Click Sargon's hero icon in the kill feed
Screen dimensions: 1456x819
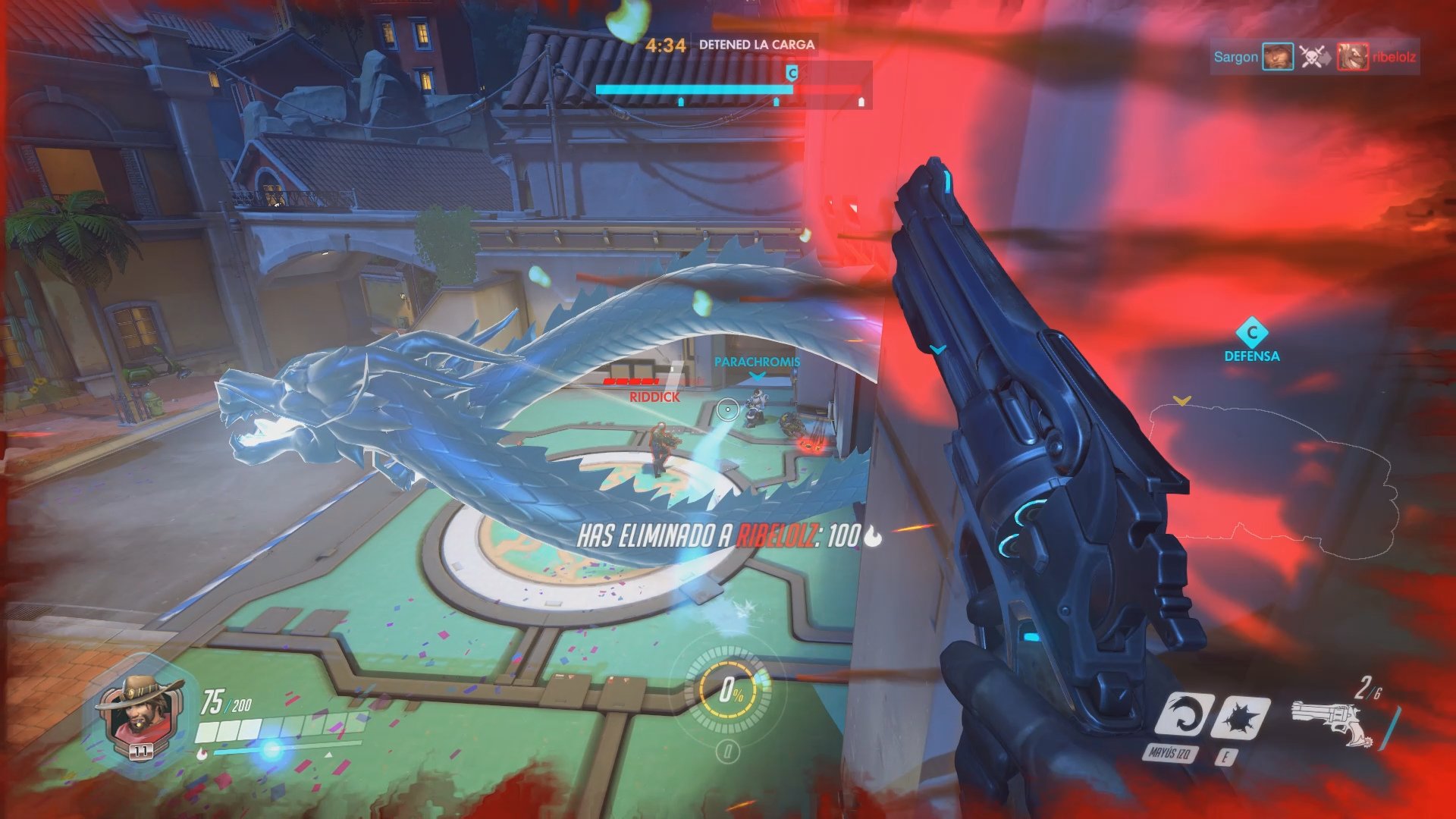tap(1279, 58)
